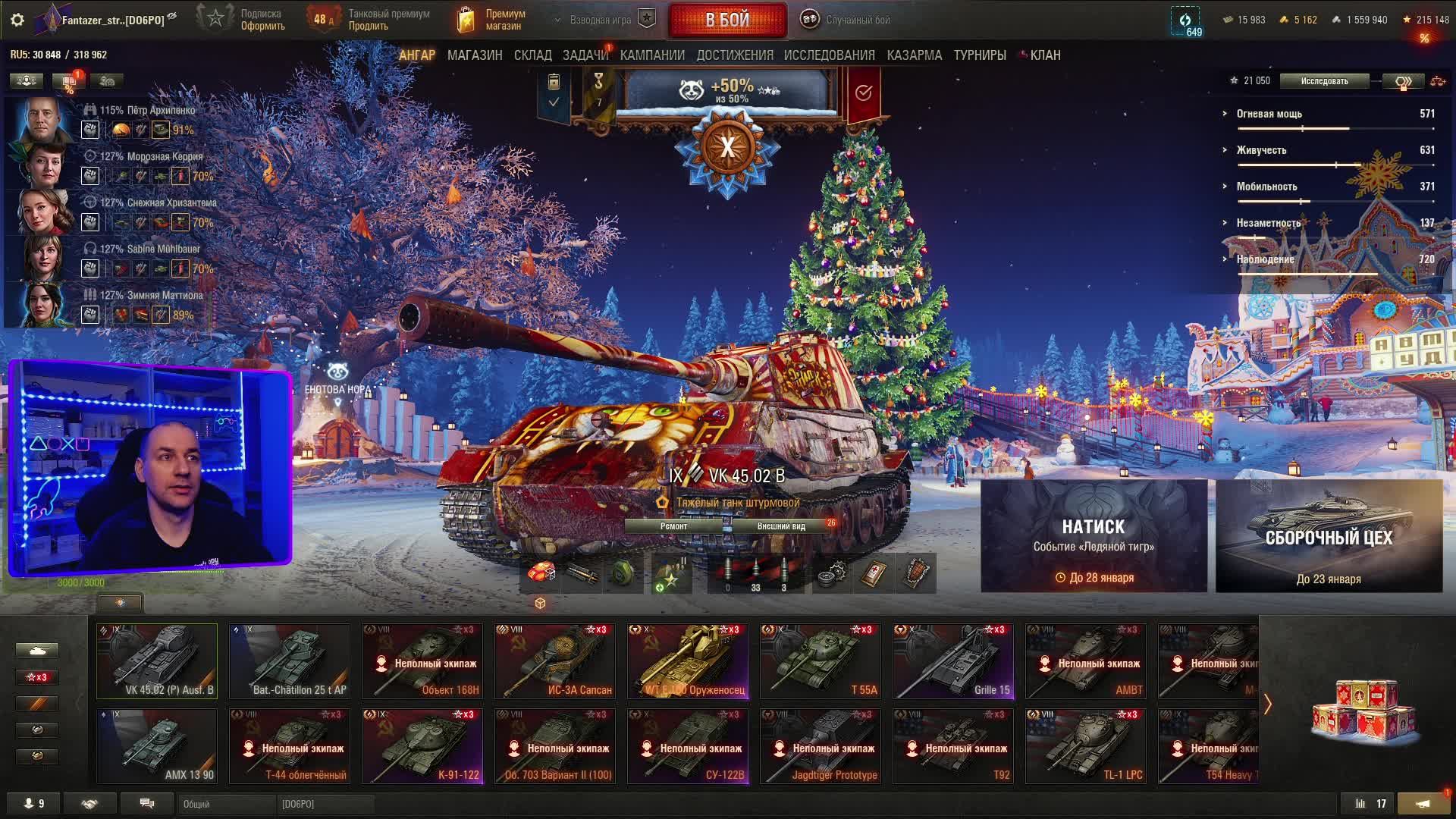Open the settings gear menu
This screenshot has width=1456, height=819.
tap(17, 20)
